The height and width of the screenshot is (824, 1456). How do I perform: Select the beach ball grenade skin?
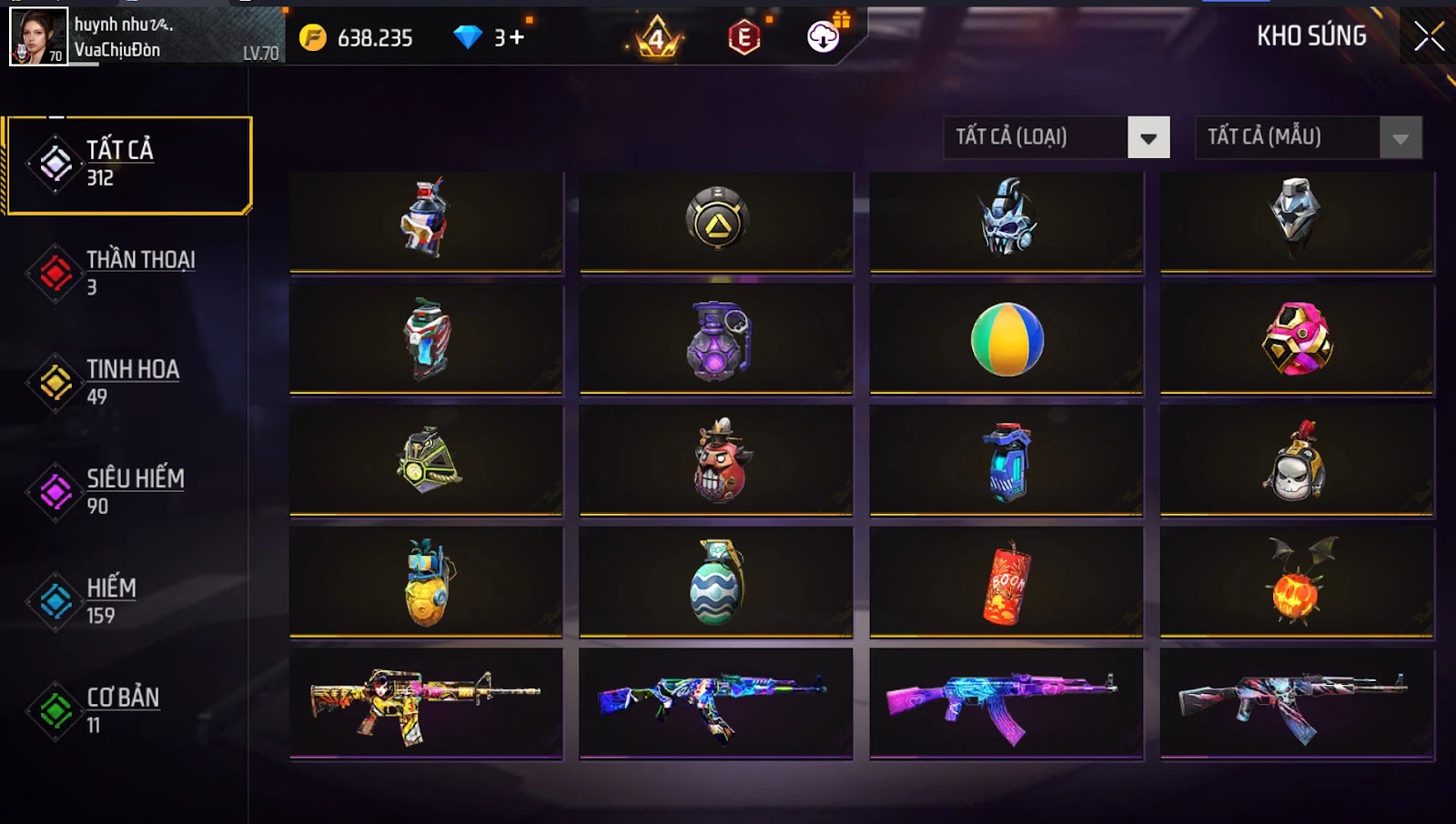point(1006,339)
